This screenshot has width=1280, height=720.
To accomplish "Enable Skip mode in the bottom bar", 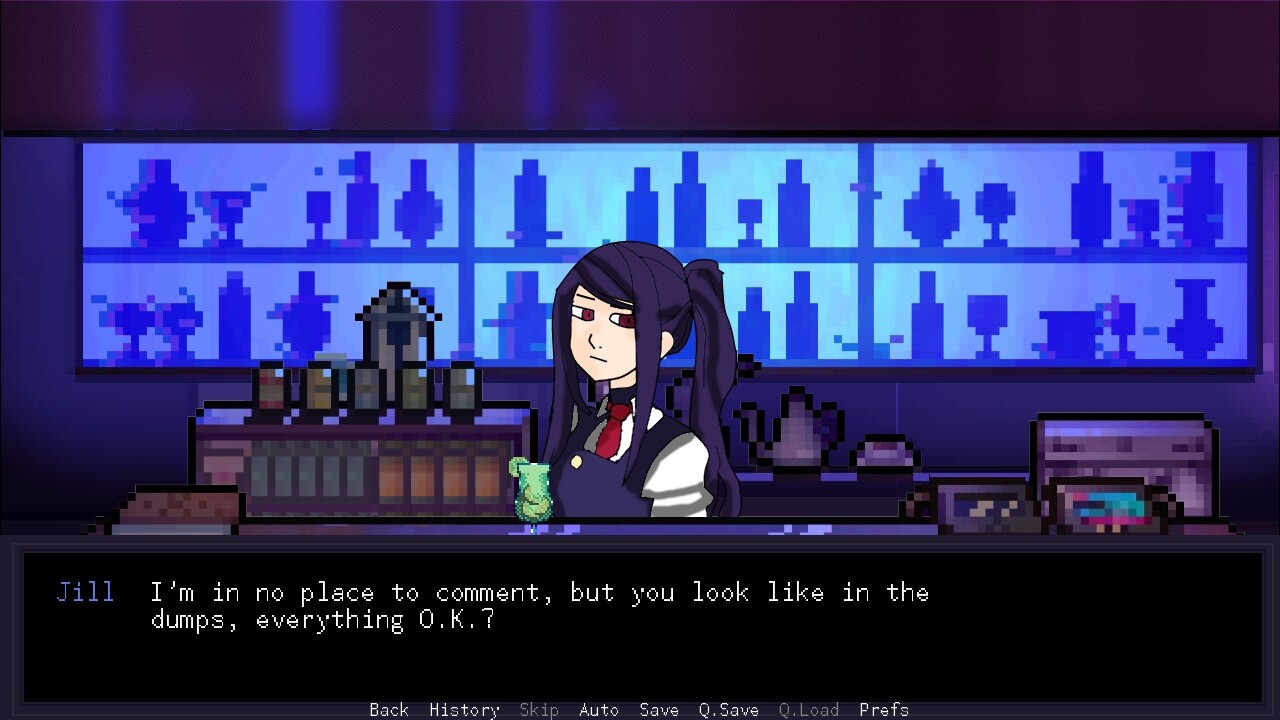I will [538, 710].
